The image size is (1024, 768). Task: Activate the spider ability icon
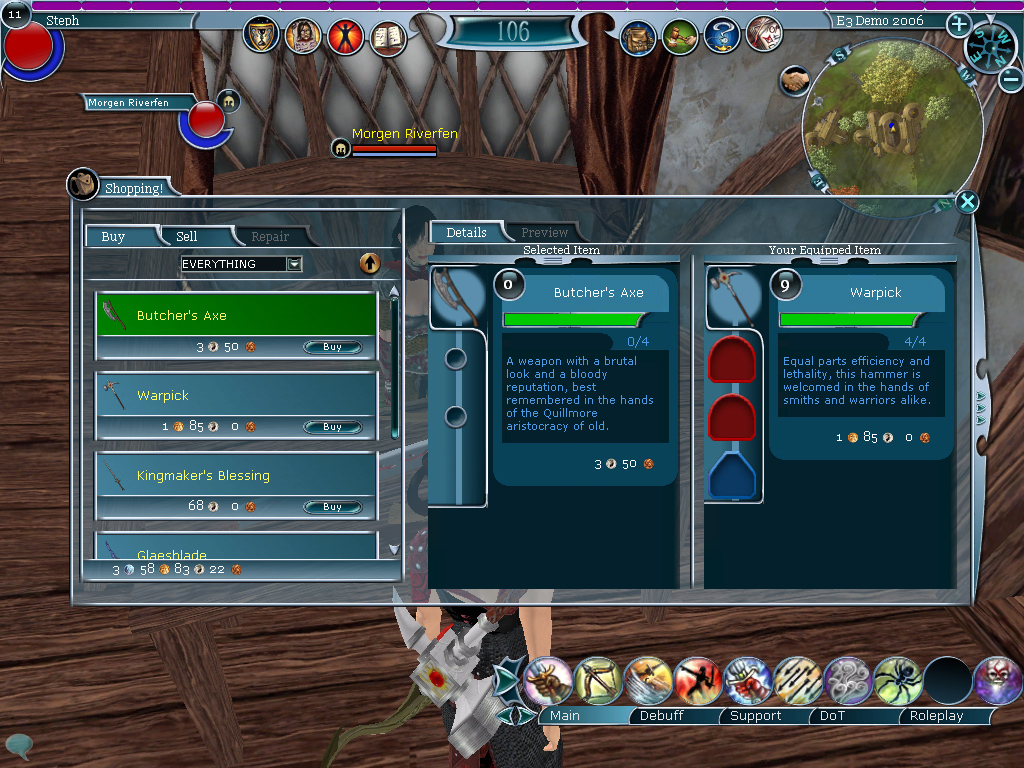[x=898, y=681]
